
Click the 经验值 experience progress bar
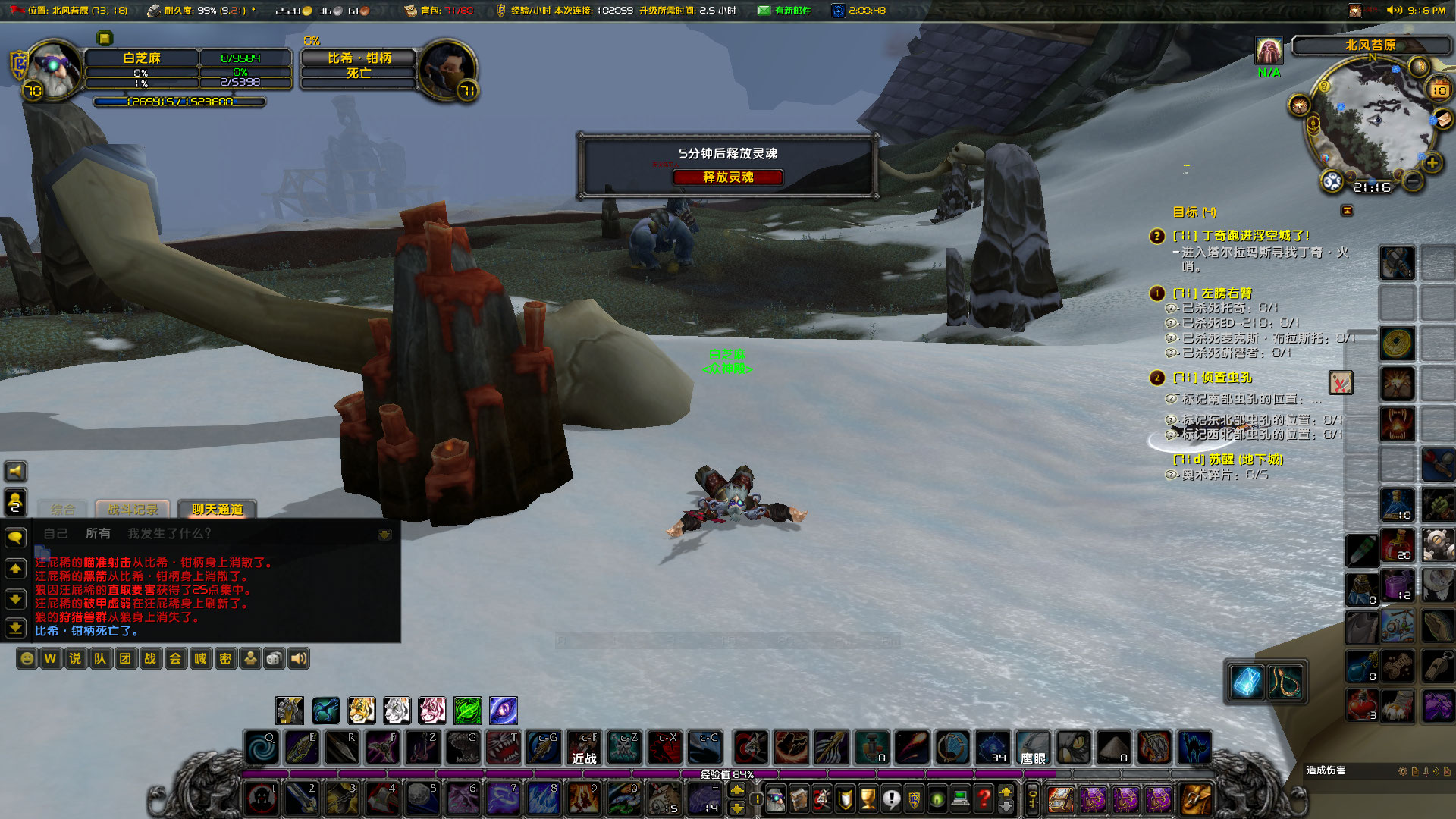(x=724, y=774)
